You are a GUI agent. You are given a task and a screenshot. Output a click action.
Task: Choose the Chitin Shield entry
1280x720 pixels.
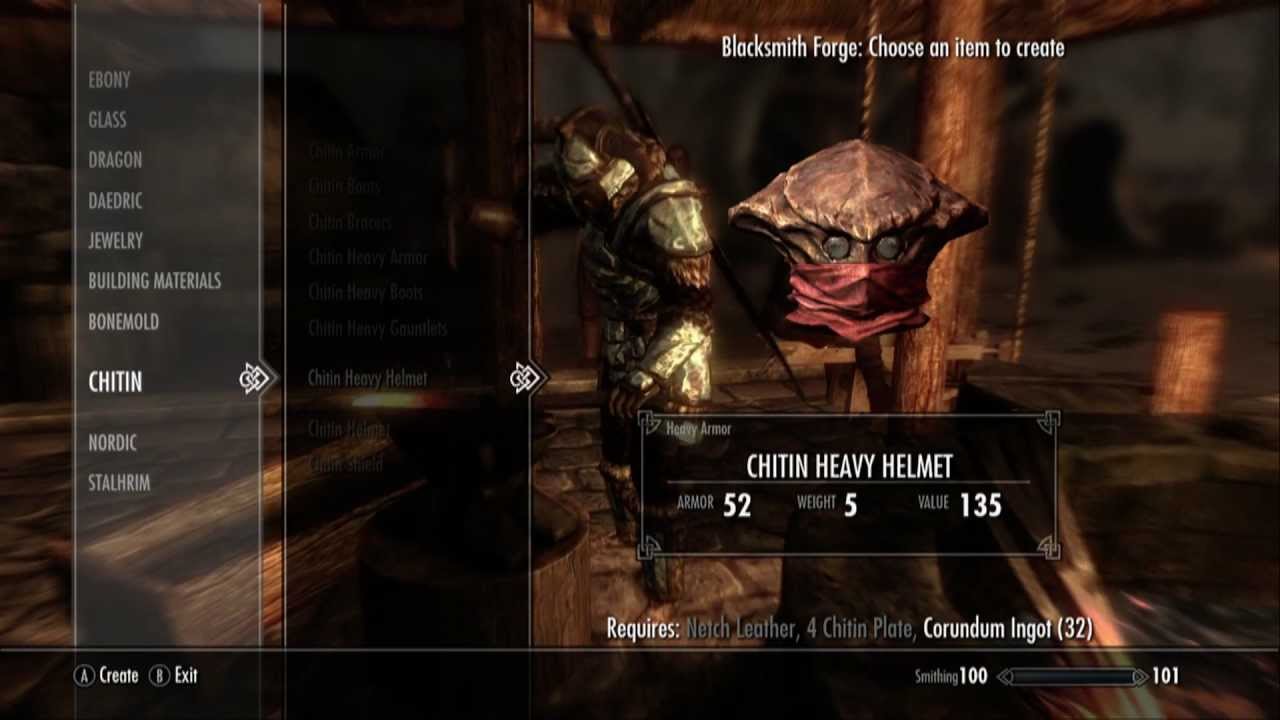tap(346, 464)
